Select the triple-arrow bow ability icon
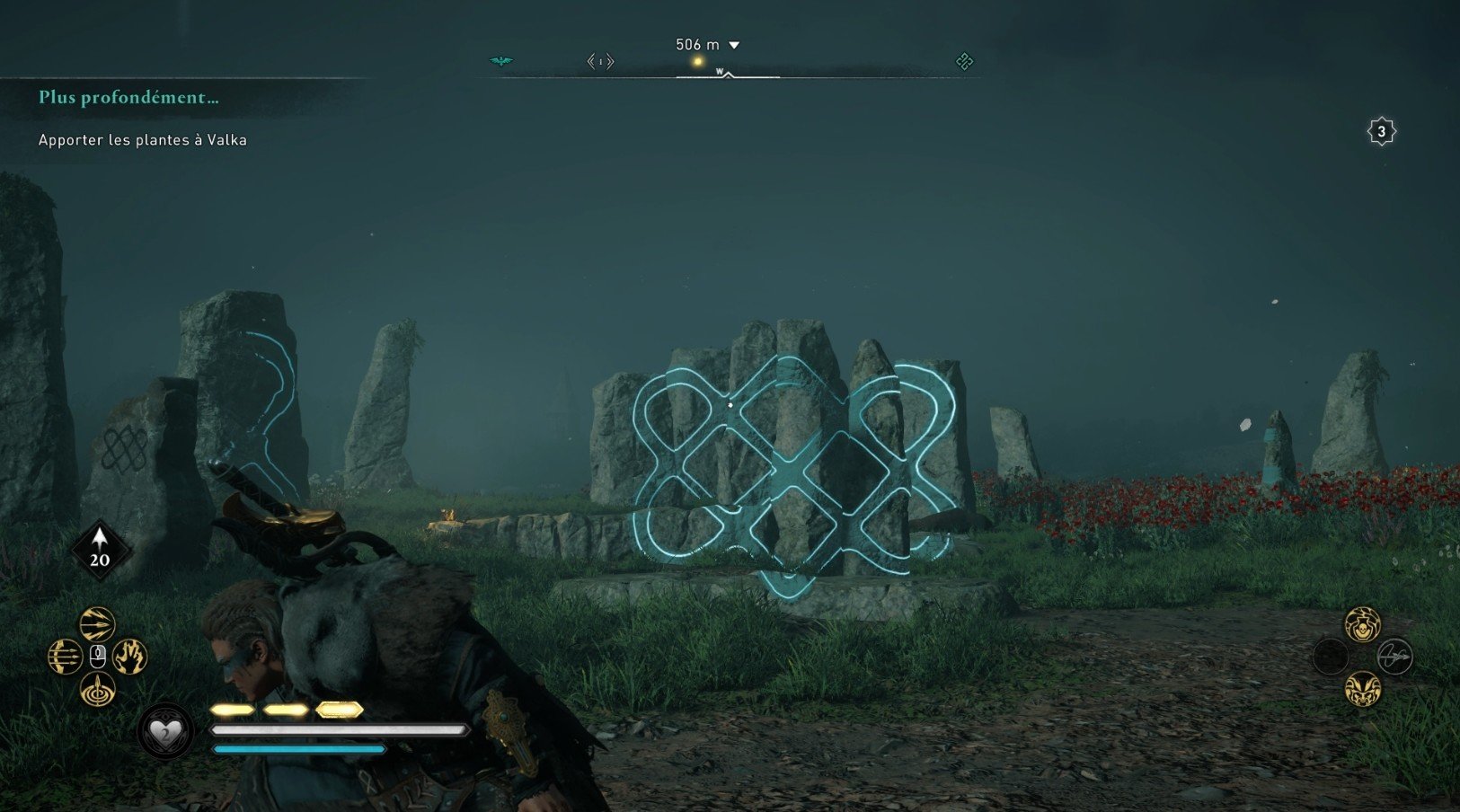The width and height of the screenshot is (1460, 812). (x=66, y=656)
